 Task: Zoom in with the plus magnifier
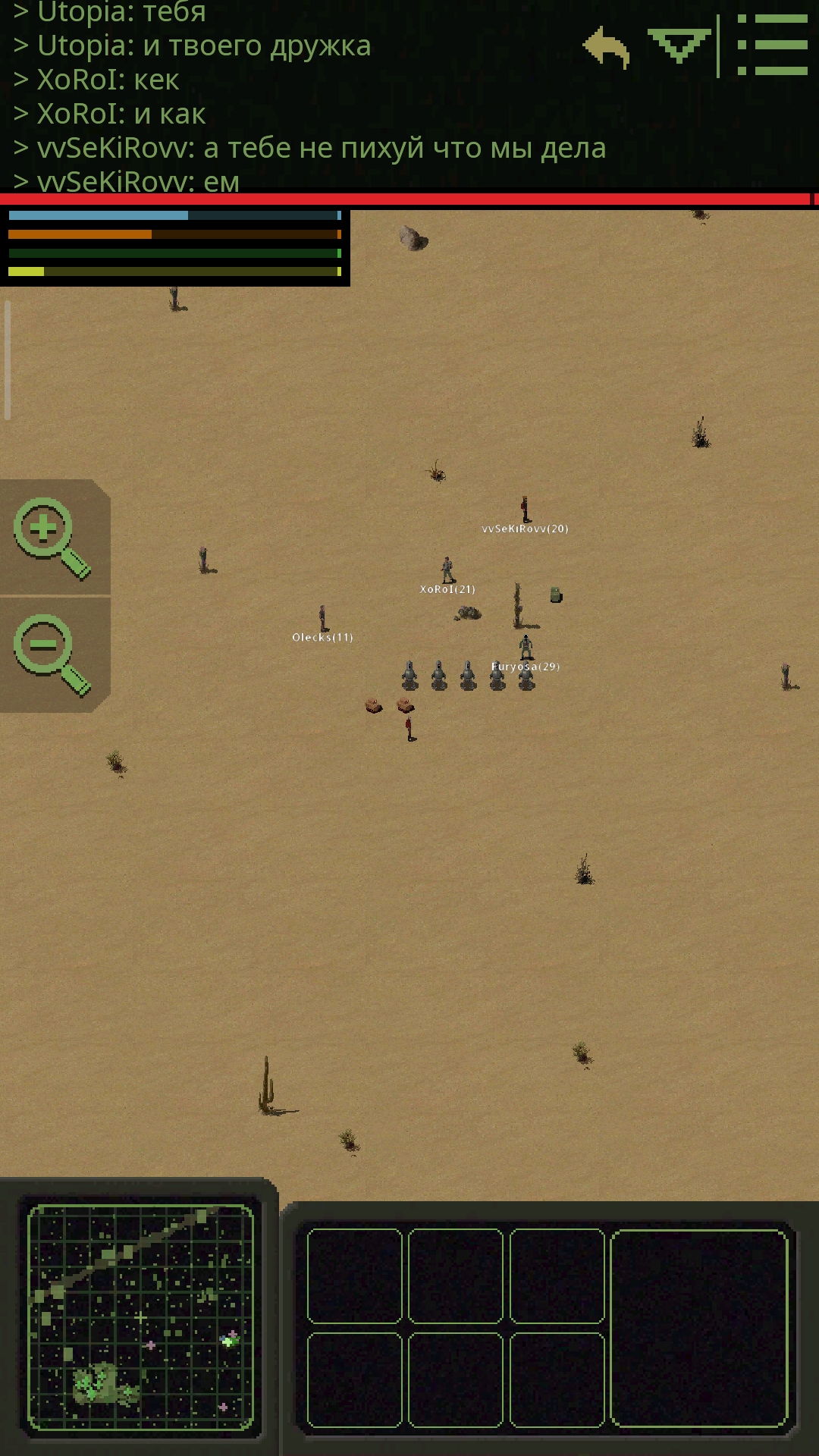tap(50, 537)
